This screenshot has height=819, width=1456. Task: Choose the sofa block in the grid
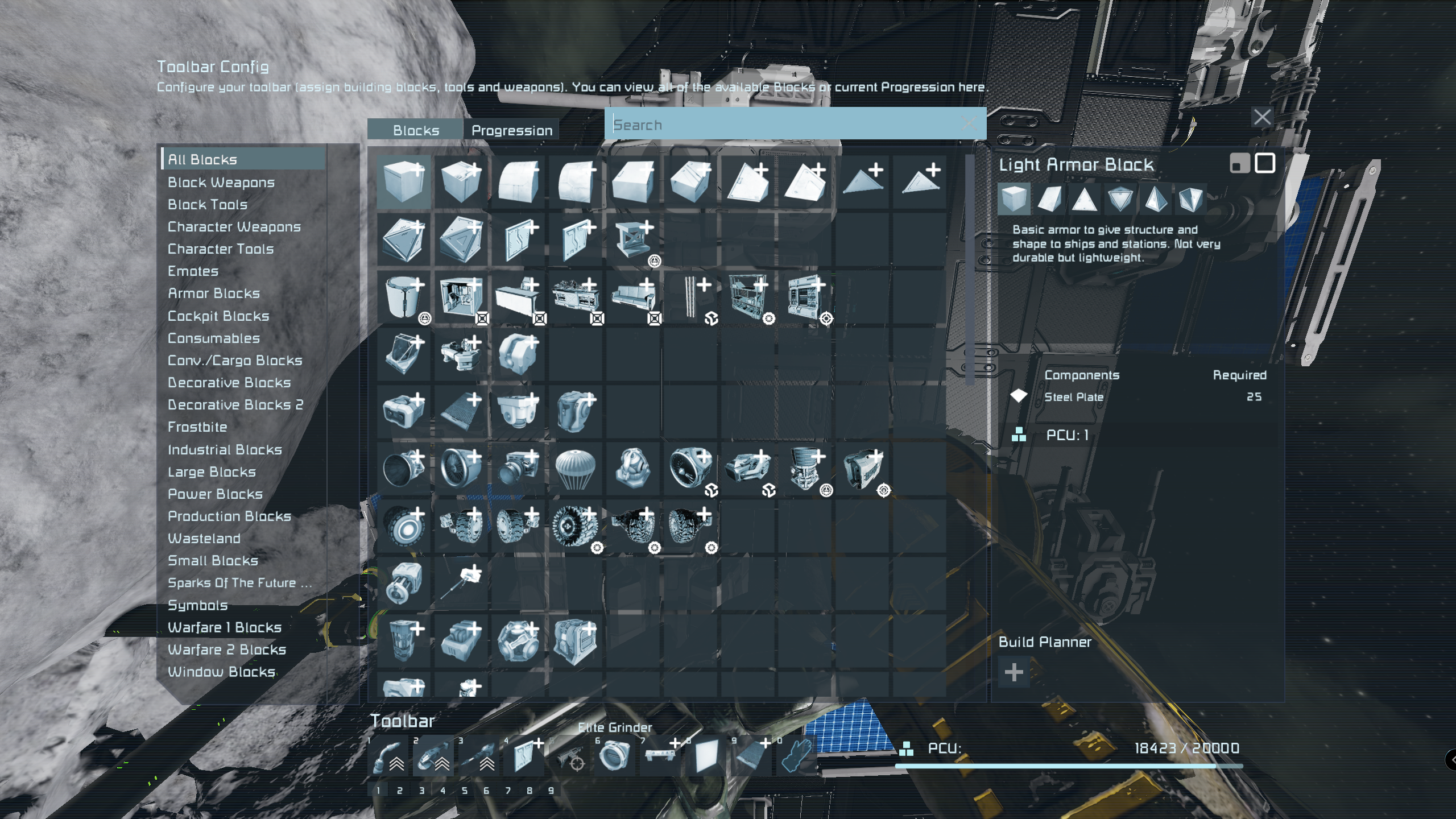tap(633, 296)
